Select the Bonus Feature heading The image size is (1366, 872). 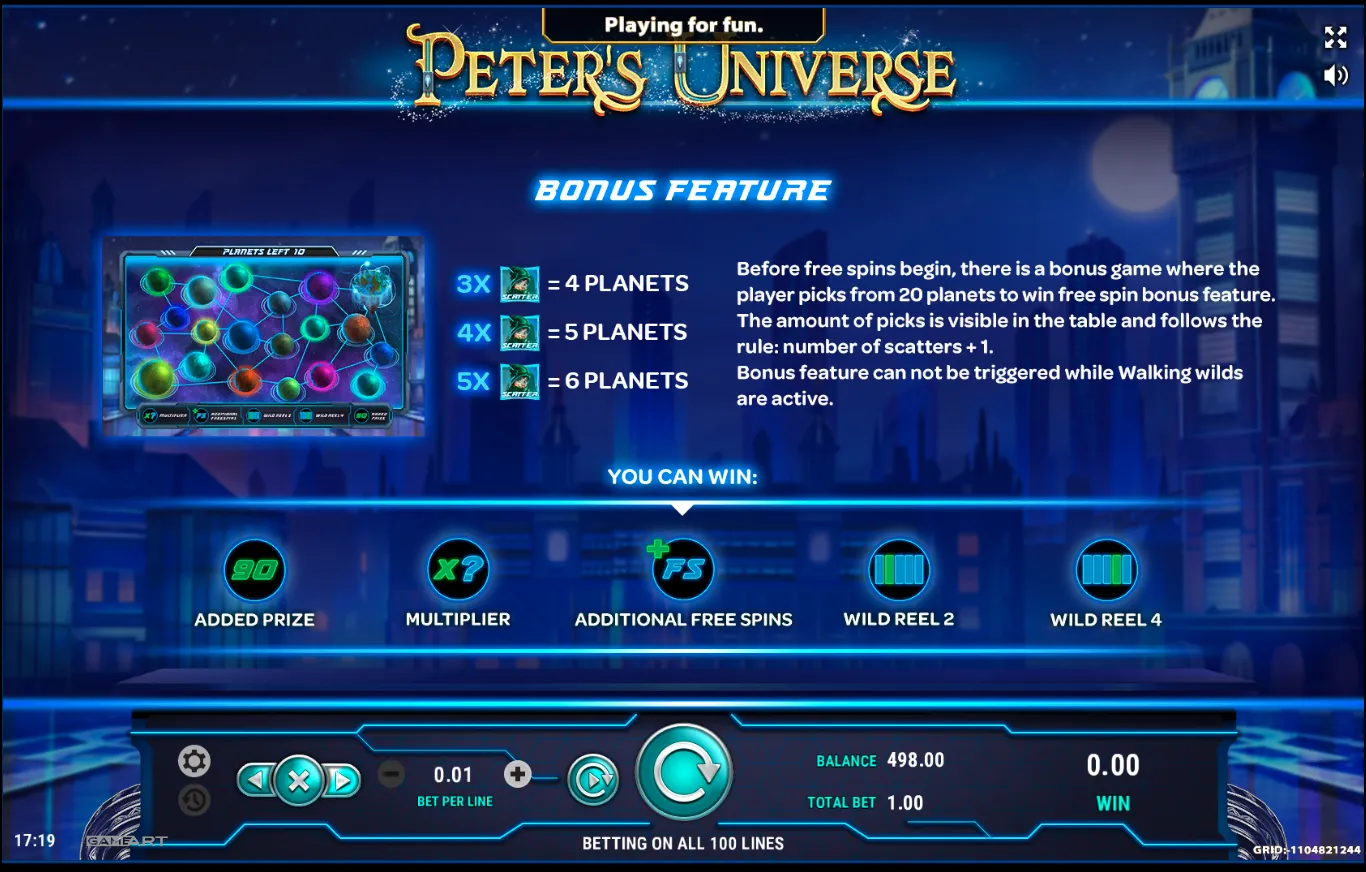tap(683, 190)
